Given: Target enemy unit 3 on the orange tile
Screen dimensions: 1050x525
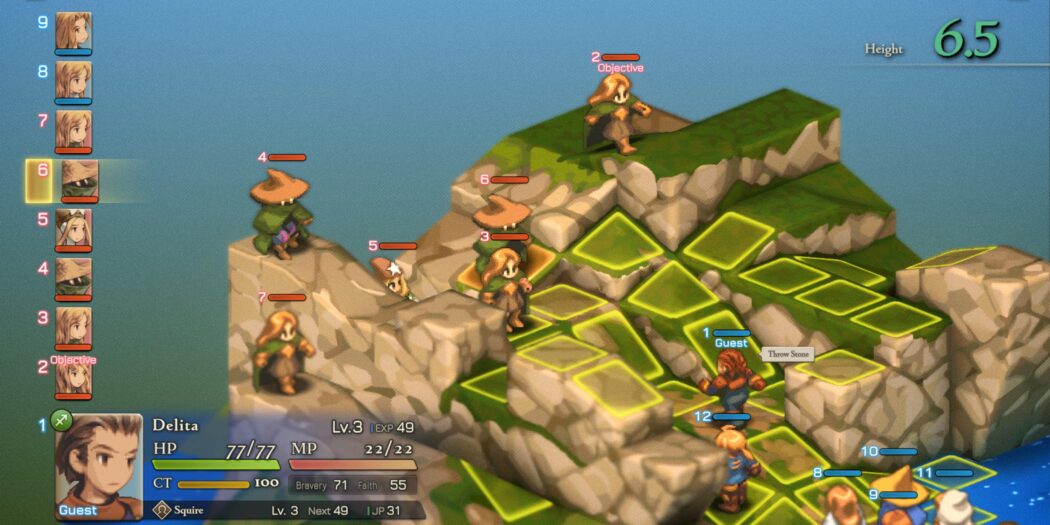Looking at the screenshot, I should coord(505,285).
